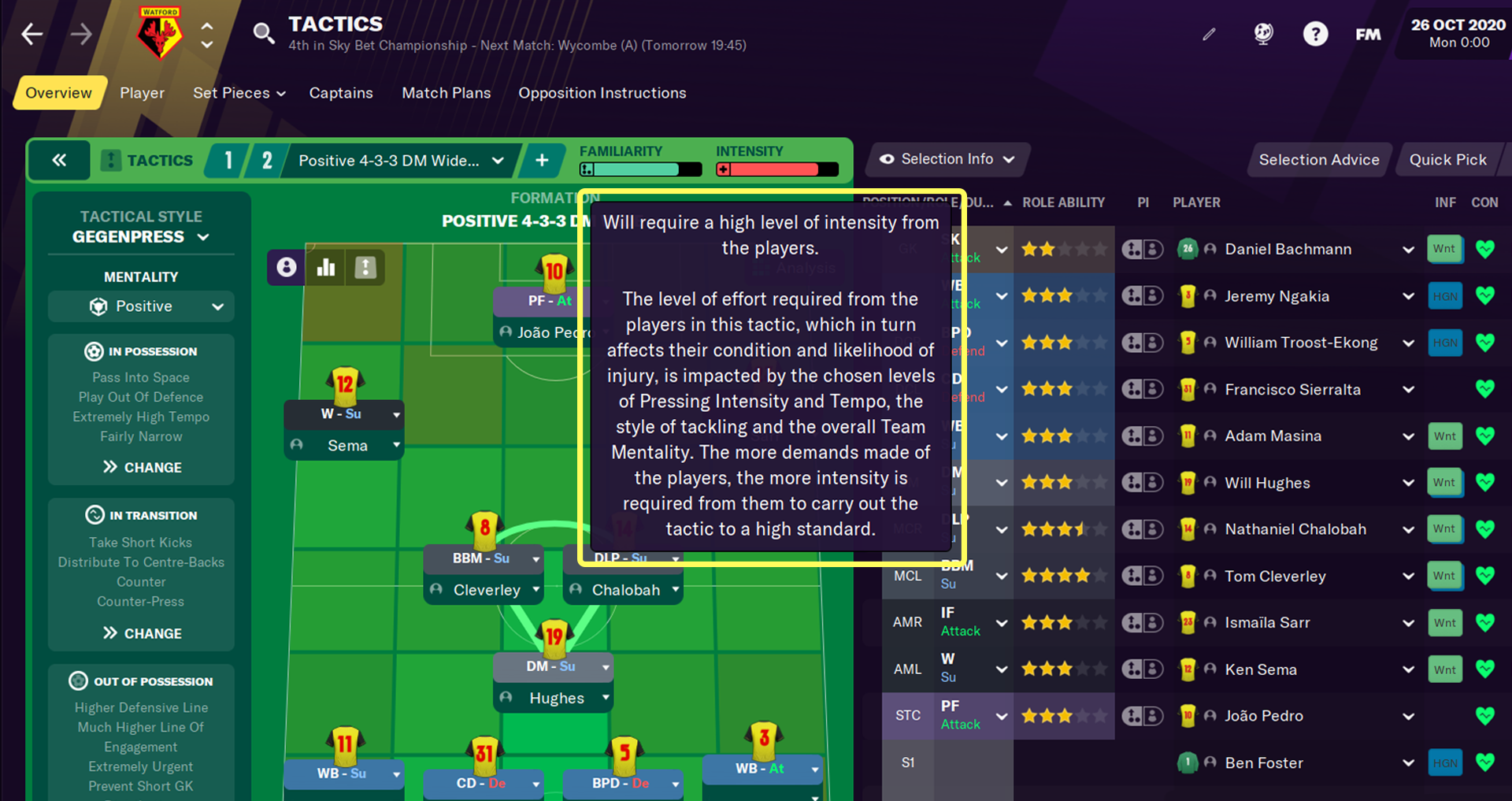Click the player faces icon above the pitch
1512x801 pixels.
point(286,267)
